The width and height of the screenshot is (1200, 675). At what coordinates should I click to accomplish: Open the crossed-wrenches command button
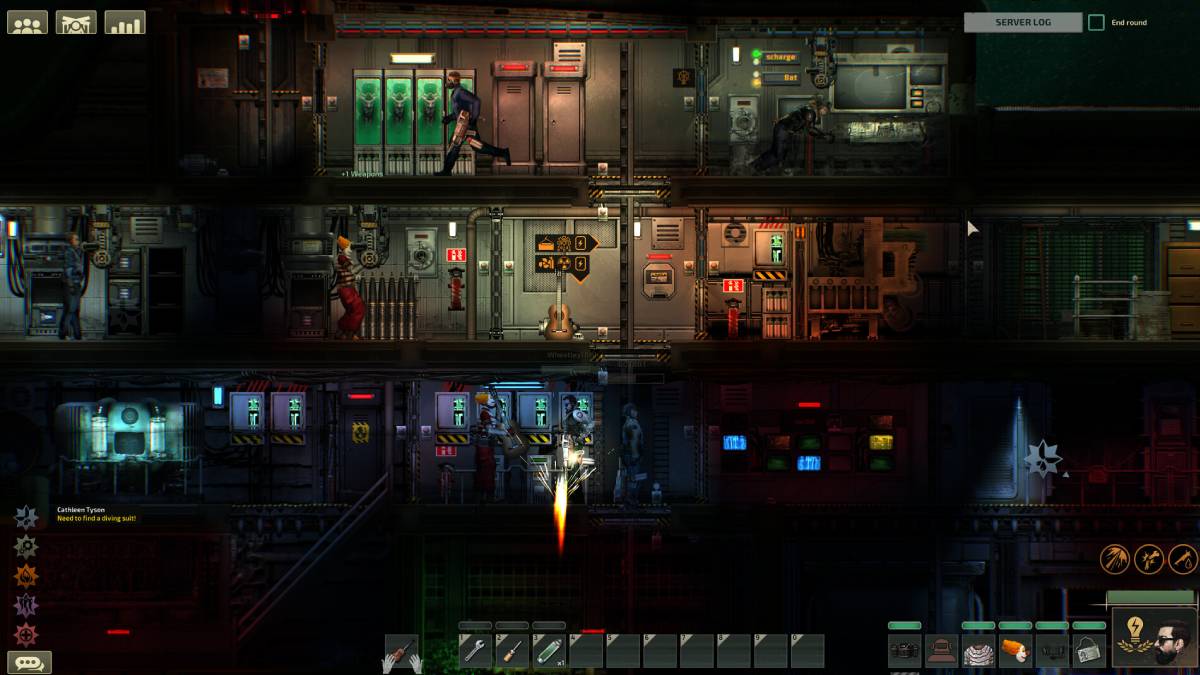[x=76, y=22]
